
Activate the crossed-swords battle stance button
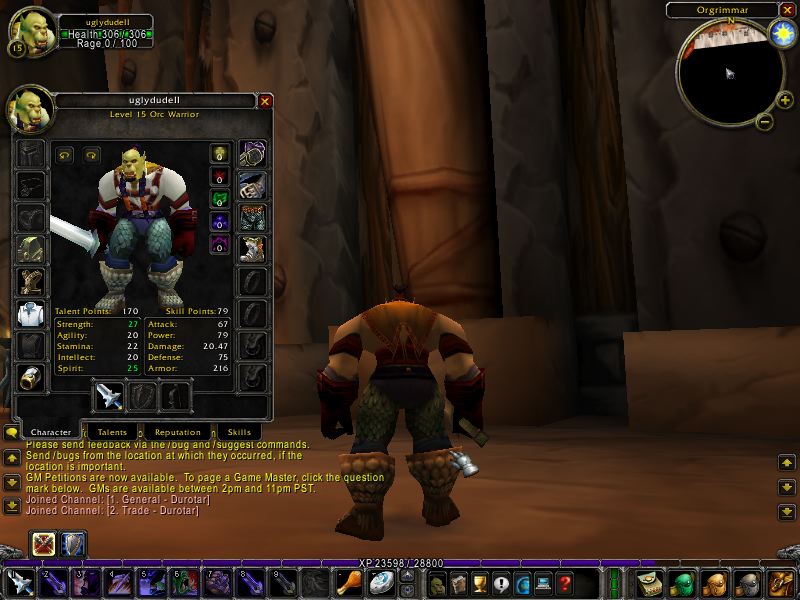44,544
